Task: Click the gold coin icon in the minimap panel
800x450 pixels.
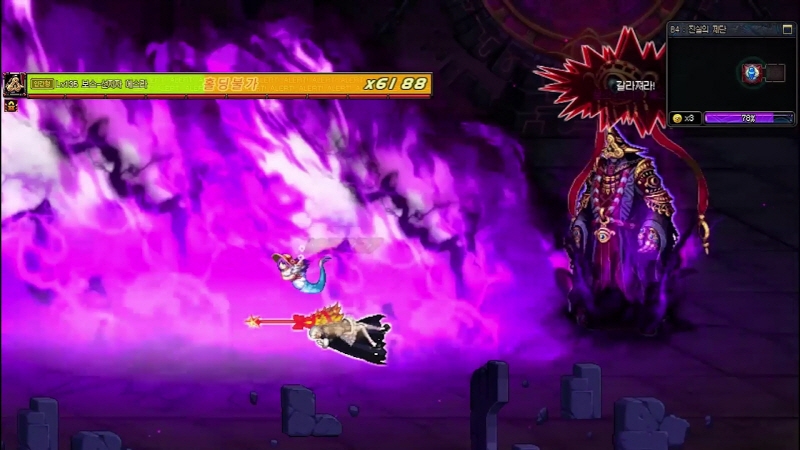Action: pos(677,118)
